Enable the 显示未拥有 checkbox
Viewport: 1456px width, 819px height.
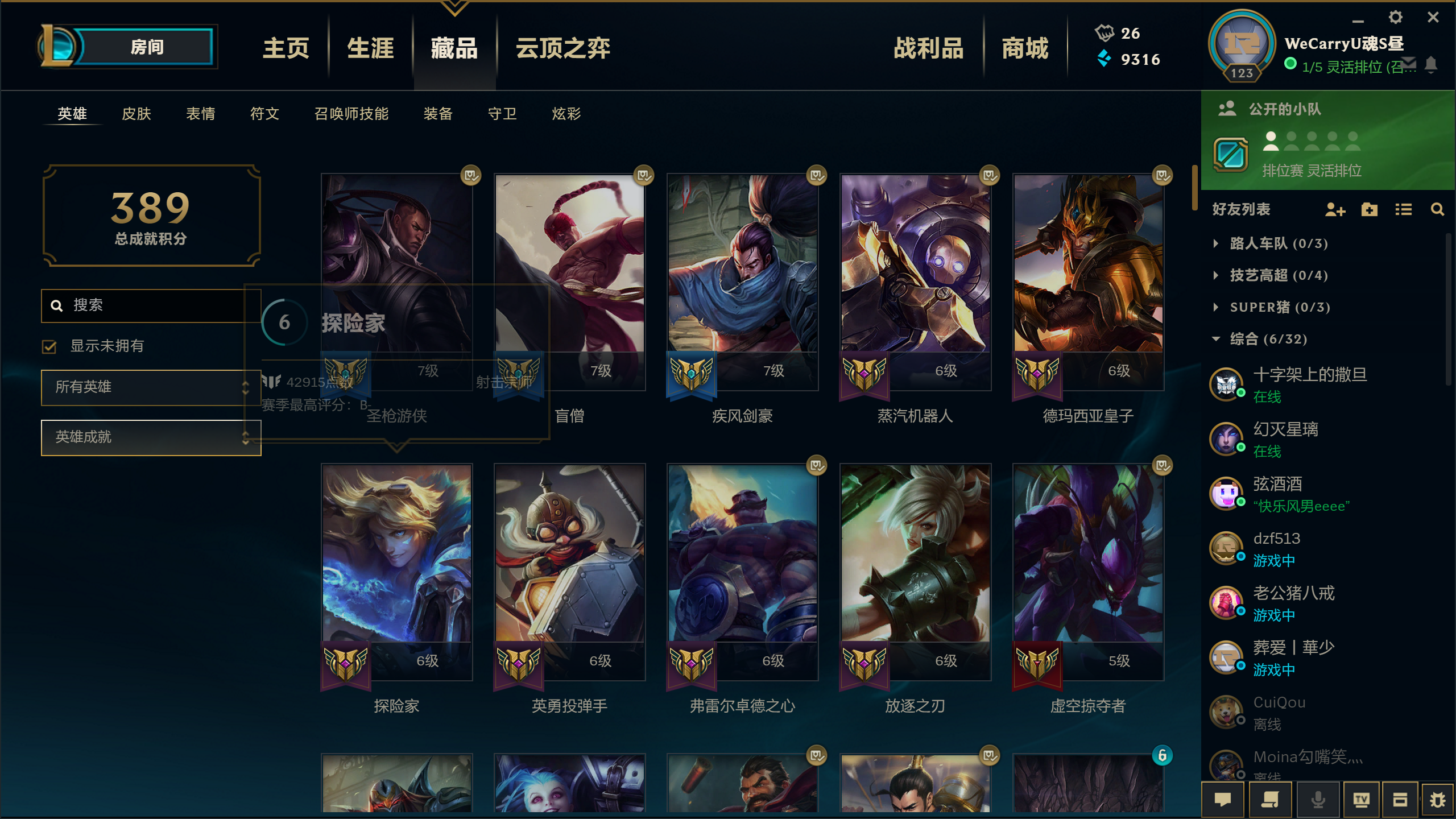(x=49, y=346)
